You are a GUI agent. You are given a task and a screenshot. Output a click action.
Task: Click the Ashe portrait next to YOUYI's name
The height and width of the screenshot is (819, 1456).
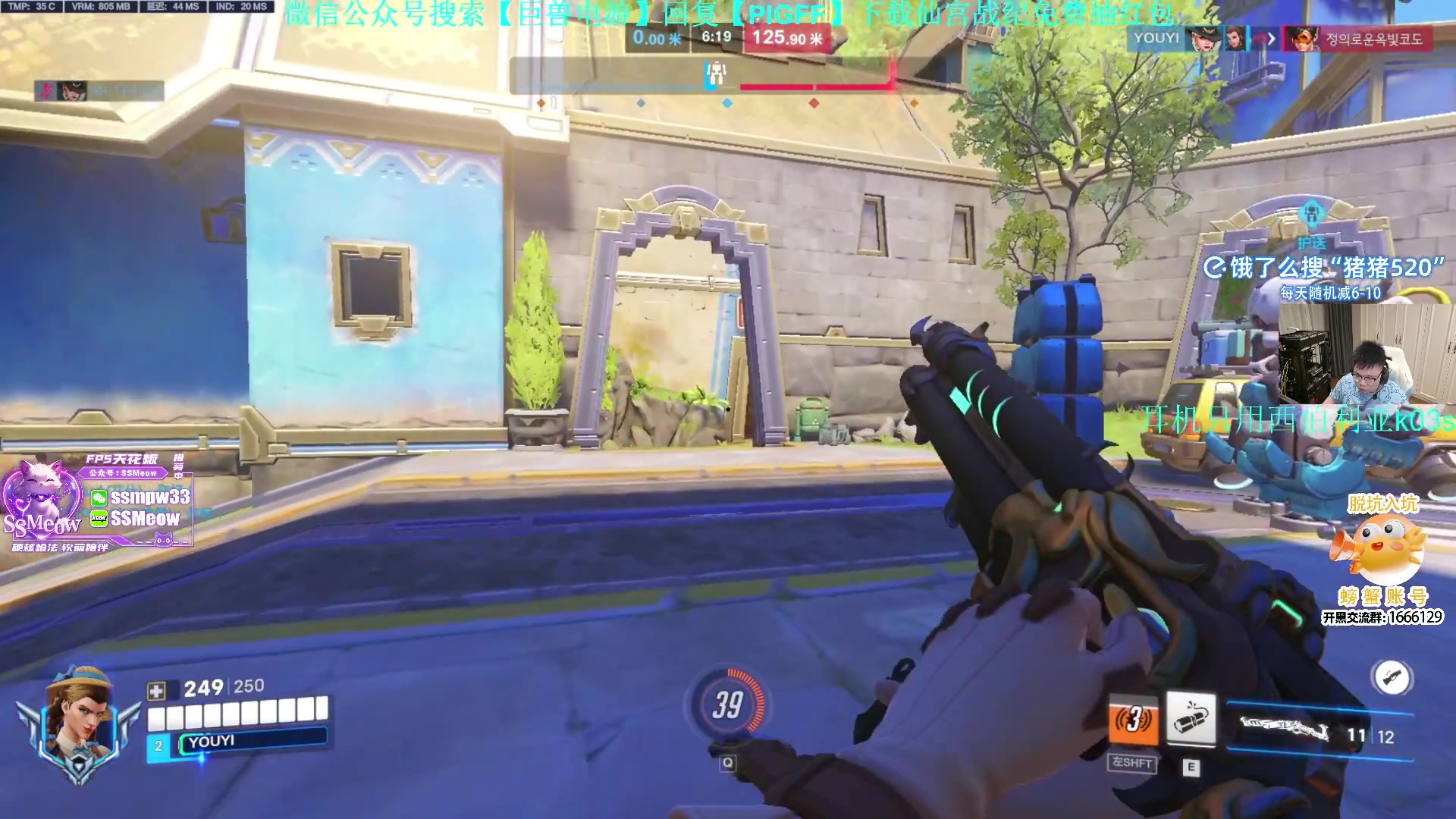pos(1204,39)
